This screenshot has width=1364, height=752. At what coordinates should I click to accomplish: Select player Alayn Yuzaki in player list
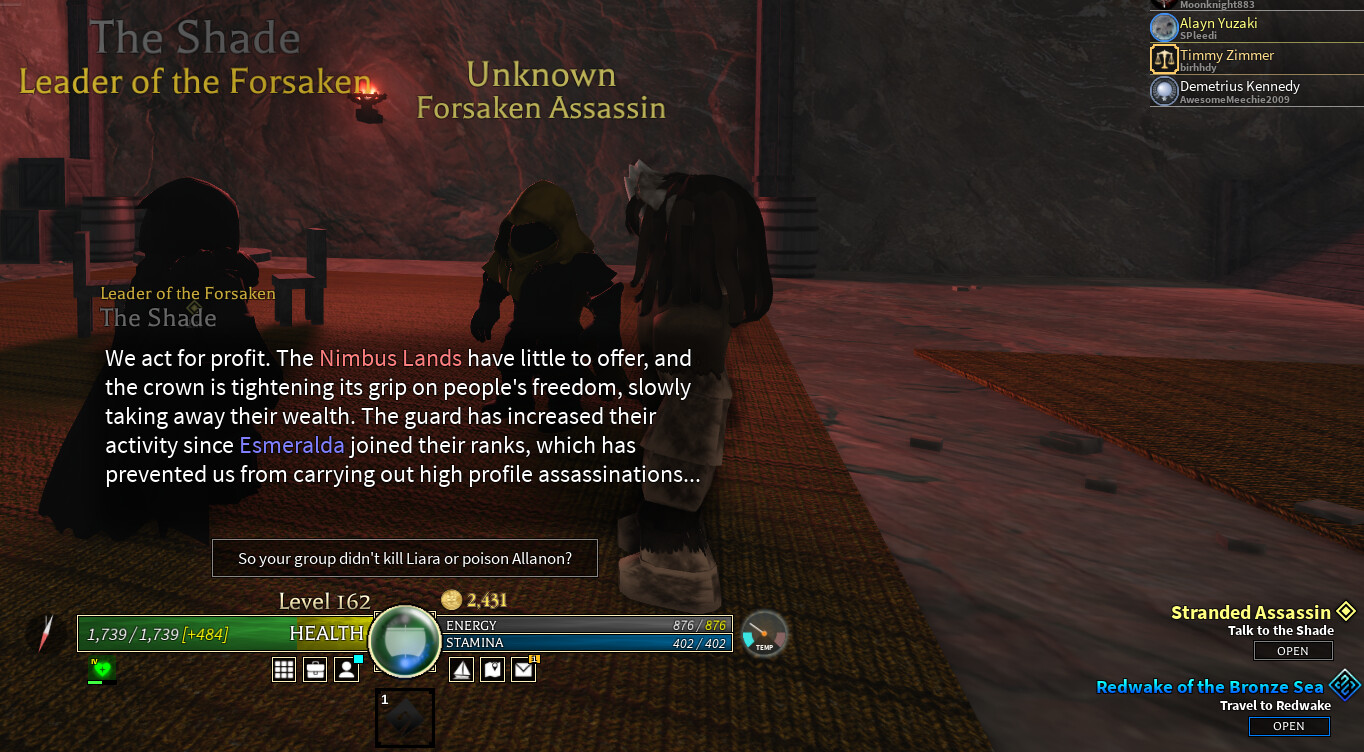pos(1217,27)
